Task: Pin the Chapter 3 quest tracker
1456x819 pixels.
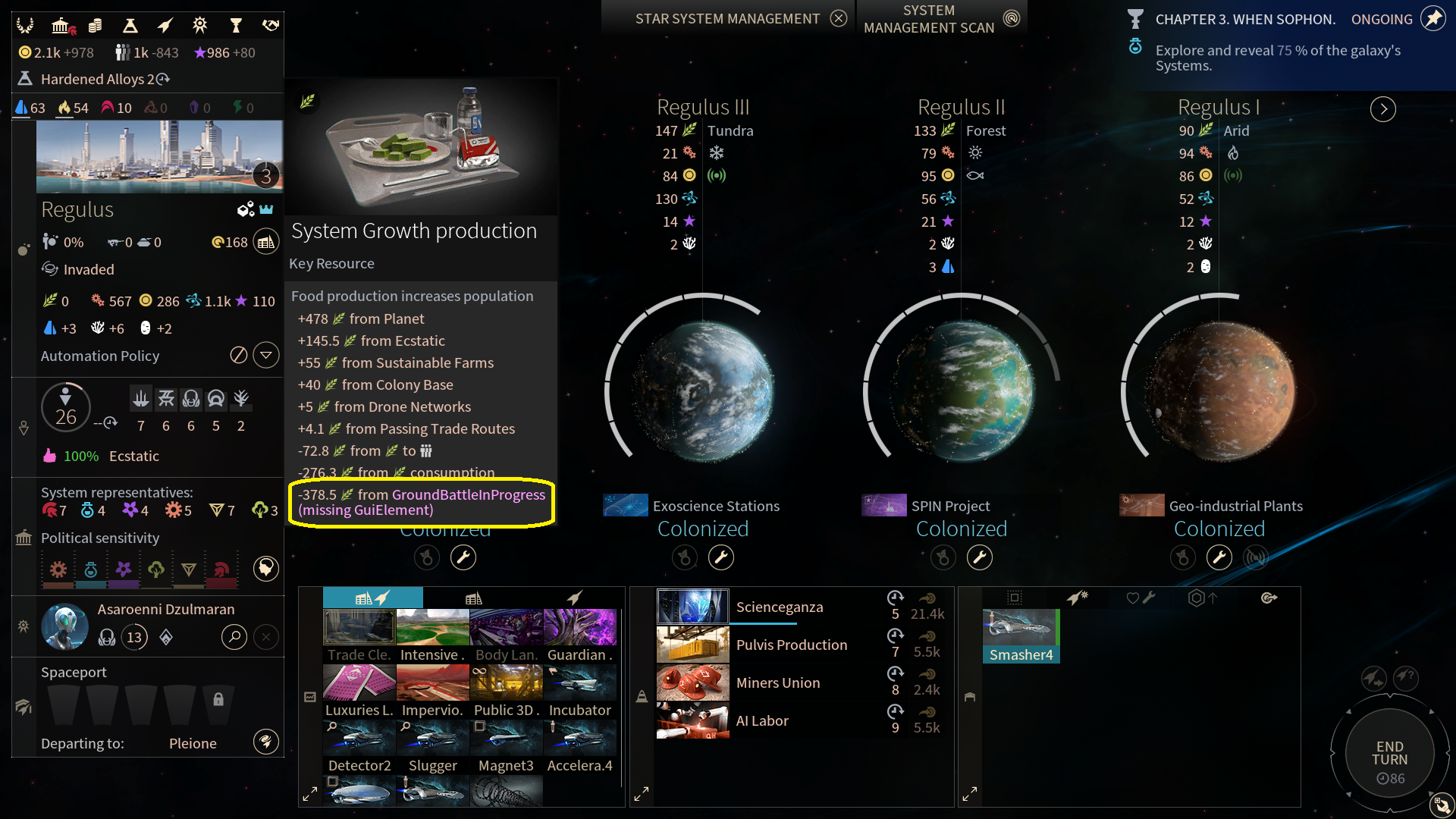Action: tap(1432, 19)
